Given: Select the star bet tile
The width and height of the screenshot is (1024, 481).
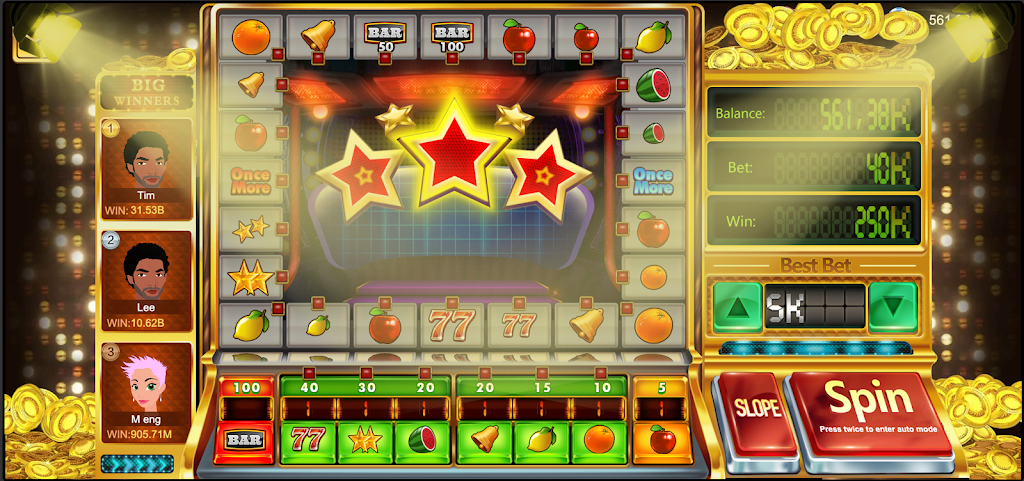Looking at the screenshot, I should pyautogui.click(x=366, y=440).
